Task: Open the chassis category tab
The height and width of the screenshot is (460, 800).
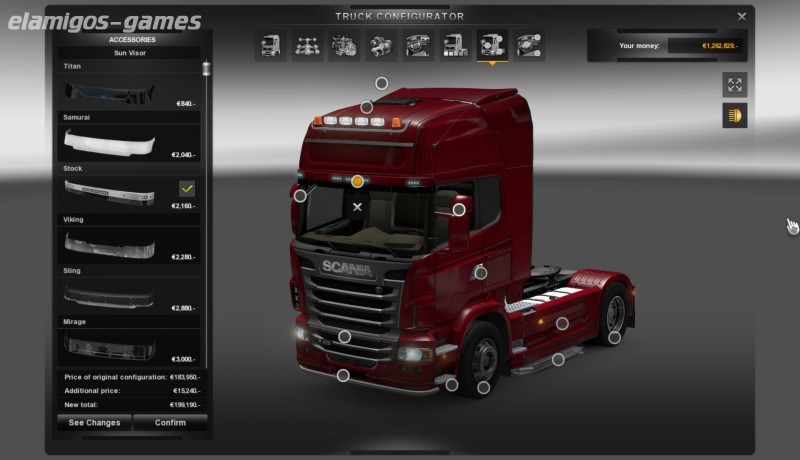Action: (306, 45)
